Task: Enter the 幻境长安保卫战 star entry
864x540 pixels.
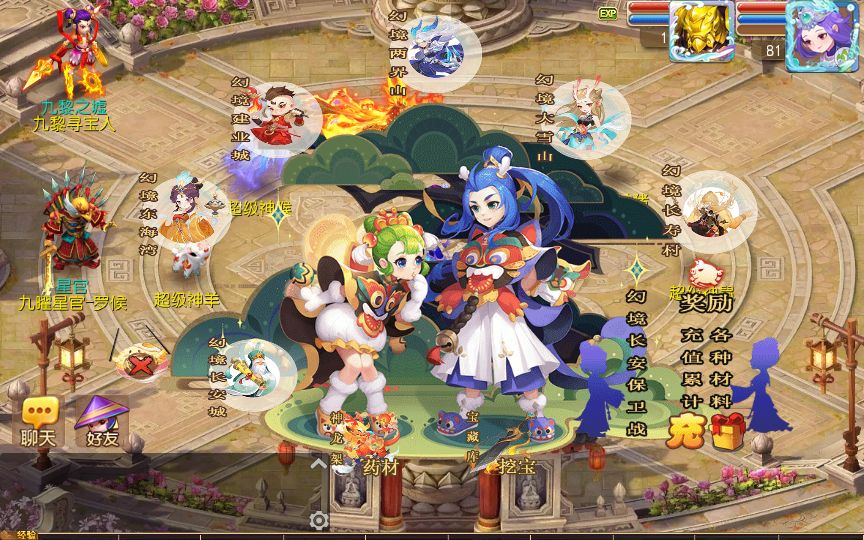Action: pos(637,272)
